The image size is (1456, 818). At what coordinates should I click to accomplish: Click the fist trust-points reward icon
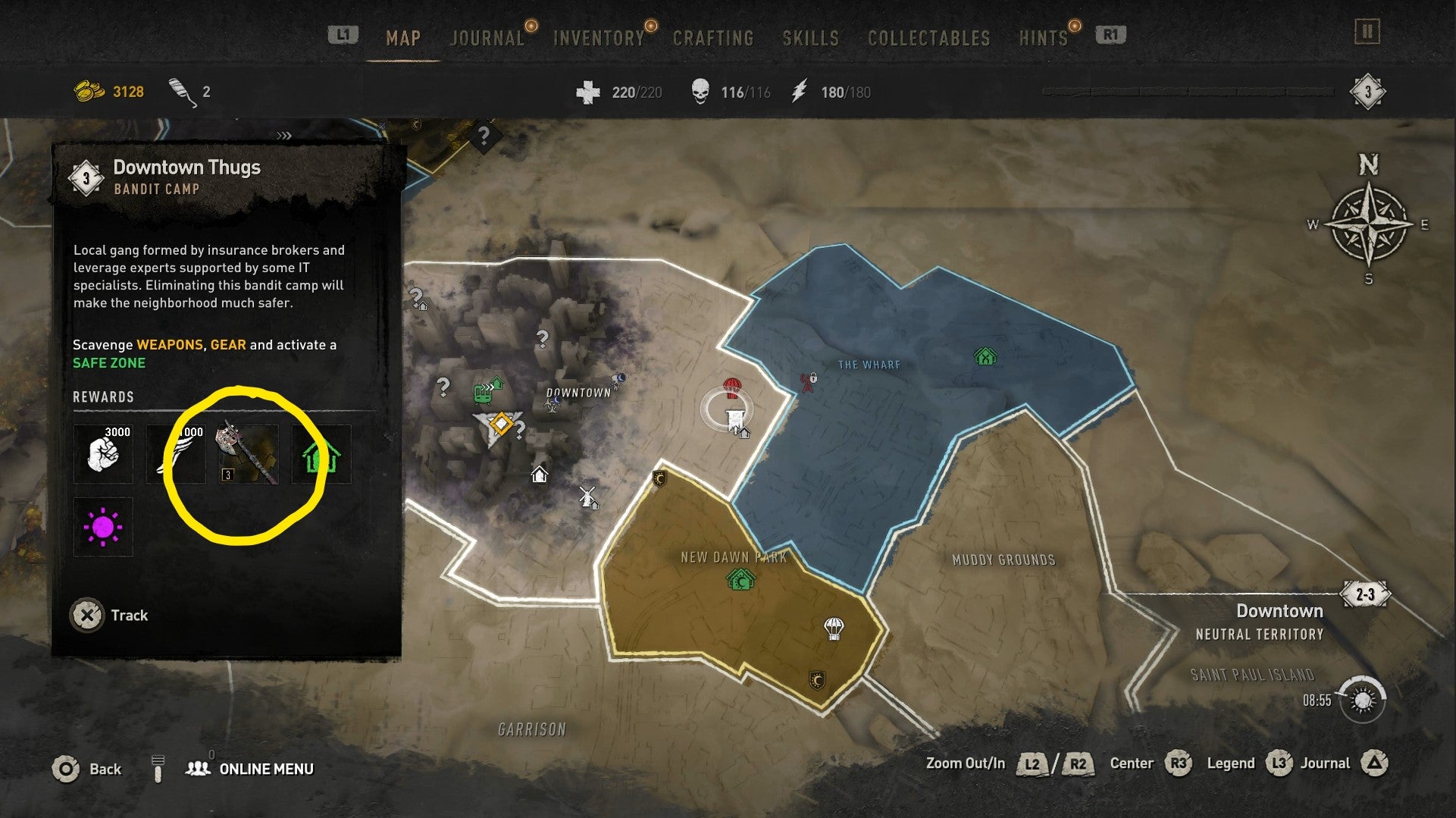(103, 455)
